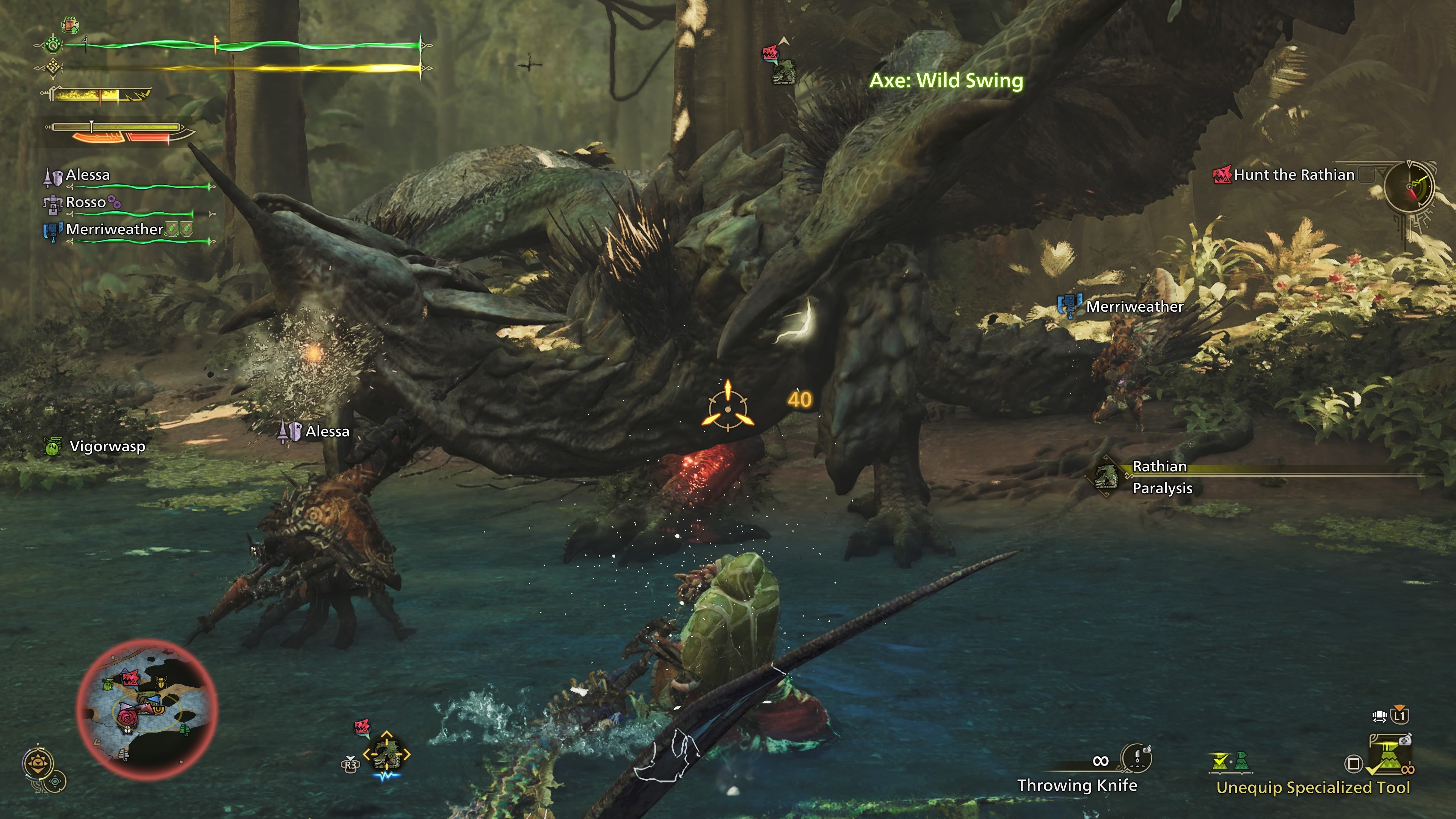This screenshot has height=819, width=1456.
Task: Choose the Throwing Knife slinger ammo icon
Action: [1136, 758]
